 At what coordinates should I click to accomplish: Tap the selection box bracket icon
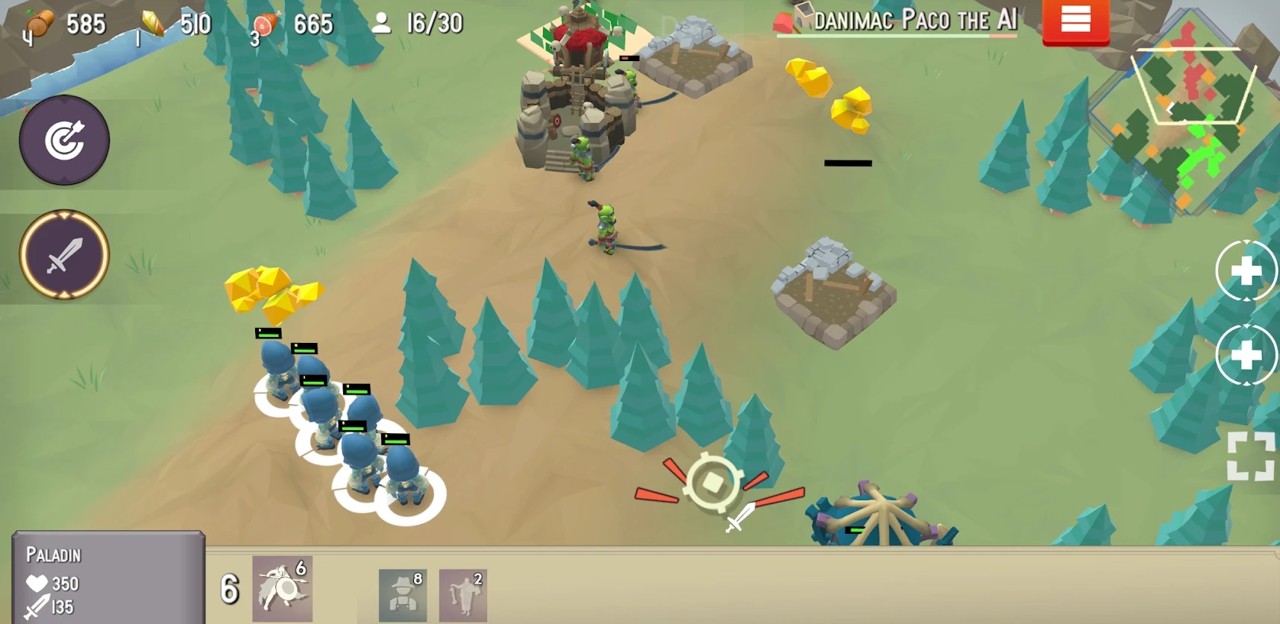(x=1251, y=456)
